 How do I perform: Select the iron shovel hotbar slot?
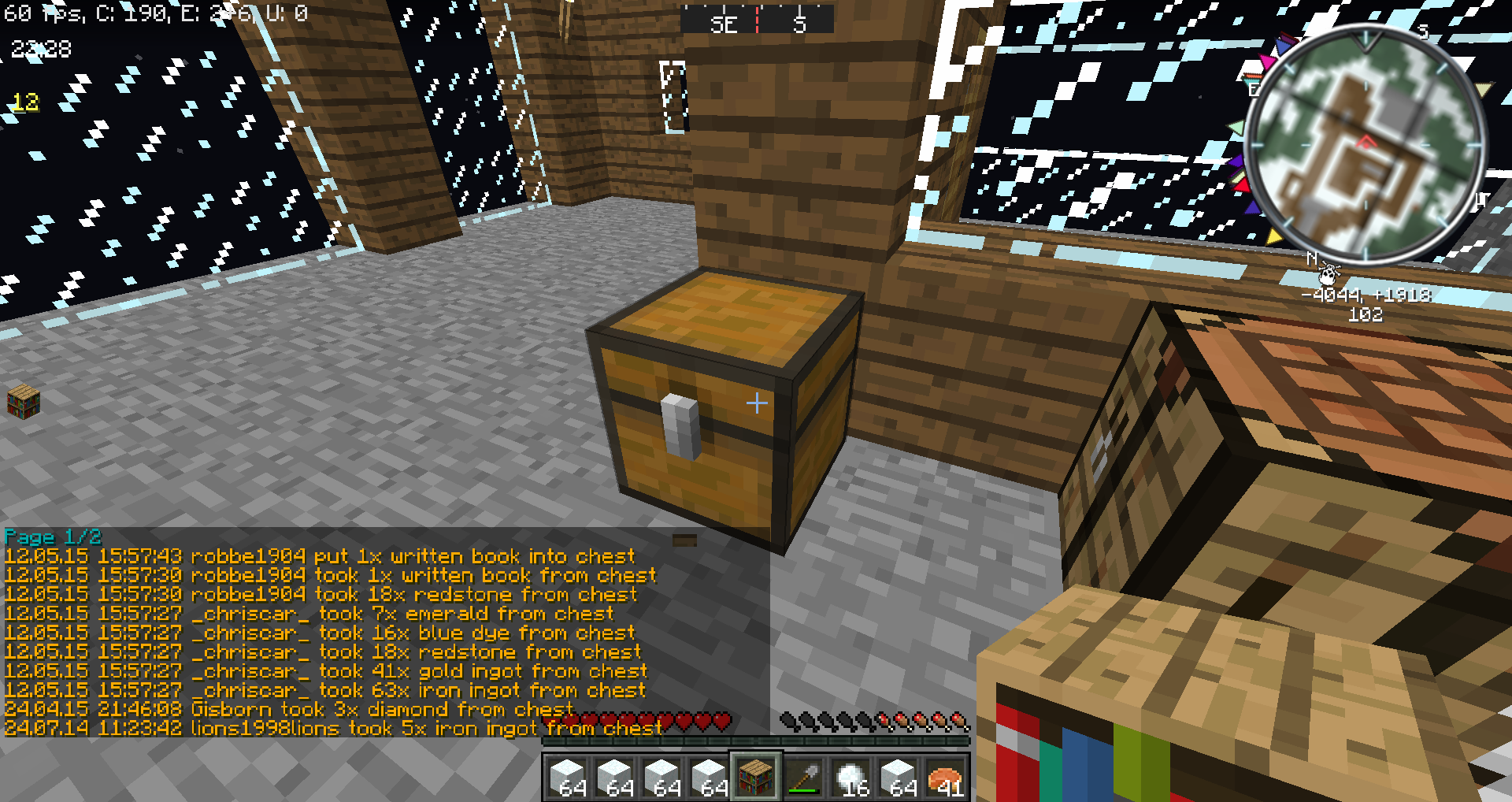pyautogui.click(x=803, y=776)
